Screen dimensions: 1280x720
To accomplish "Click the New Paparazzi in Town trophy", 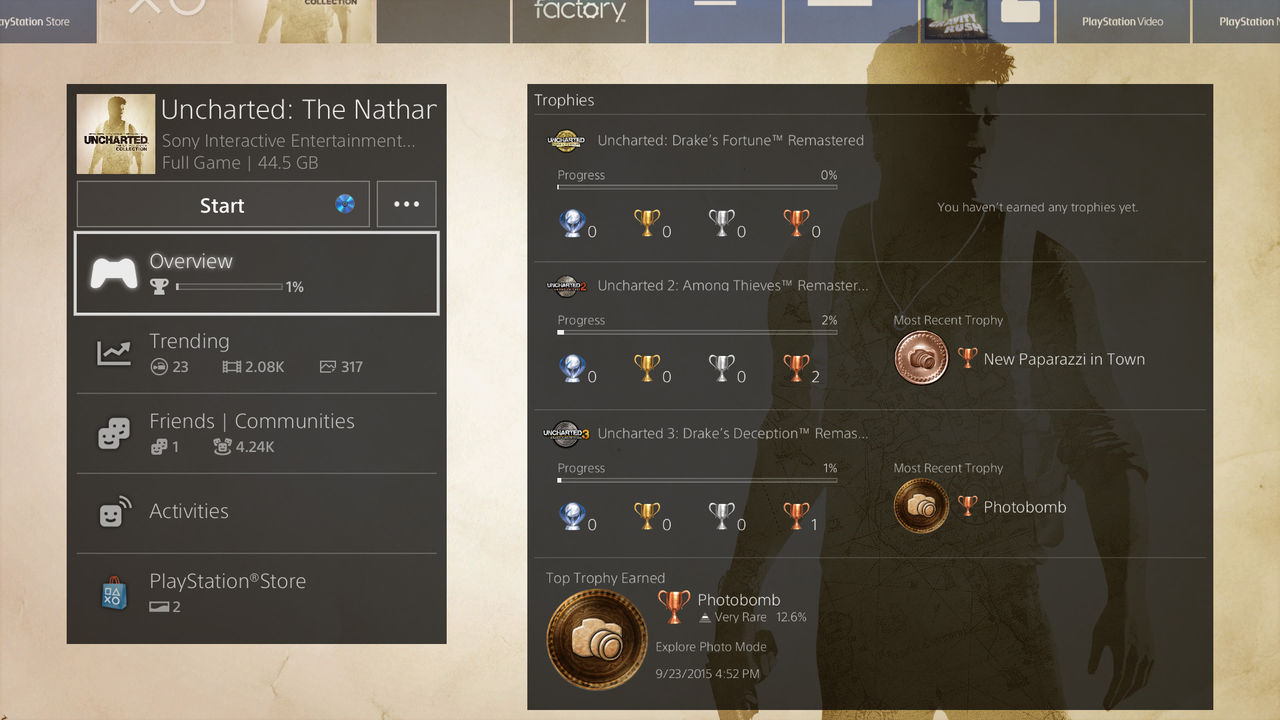I will pos(1063,359).
